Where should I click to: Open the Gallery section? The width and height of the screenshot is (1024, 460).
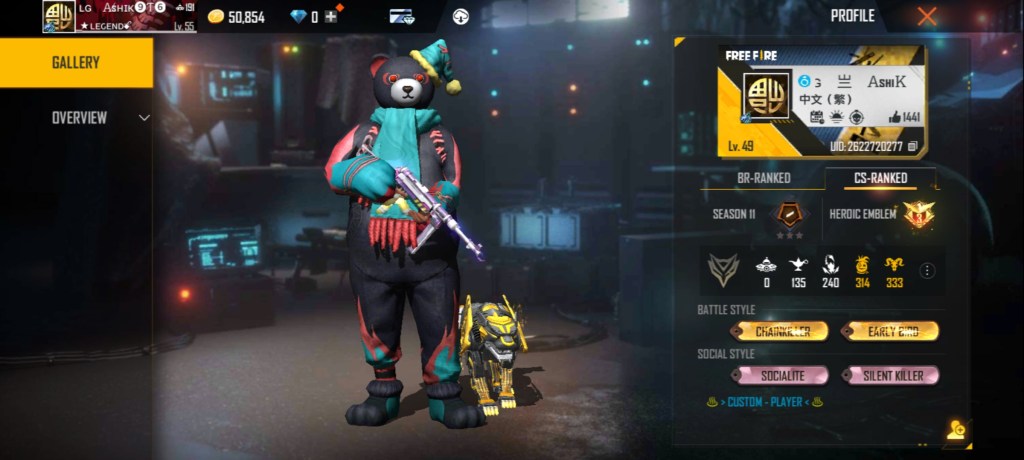coord(76,62)
